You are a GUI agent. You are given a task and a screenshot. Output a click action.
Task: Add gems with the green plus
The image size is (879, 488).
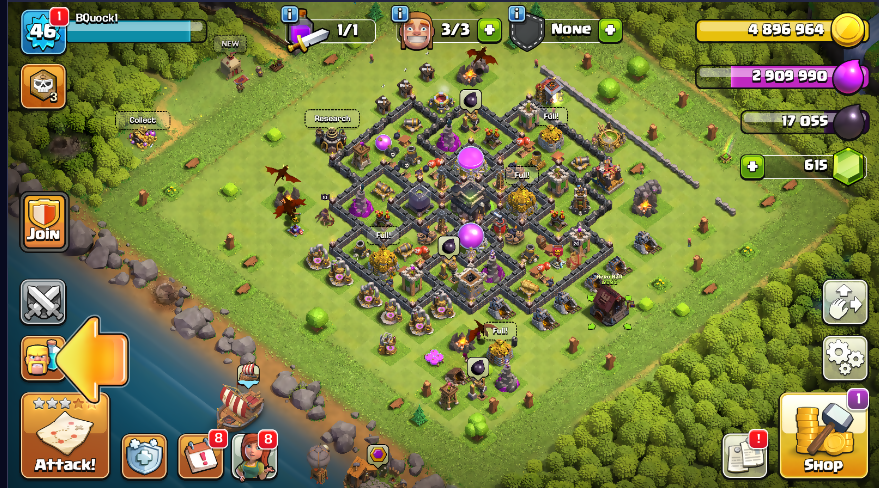[x=754, y=166]
